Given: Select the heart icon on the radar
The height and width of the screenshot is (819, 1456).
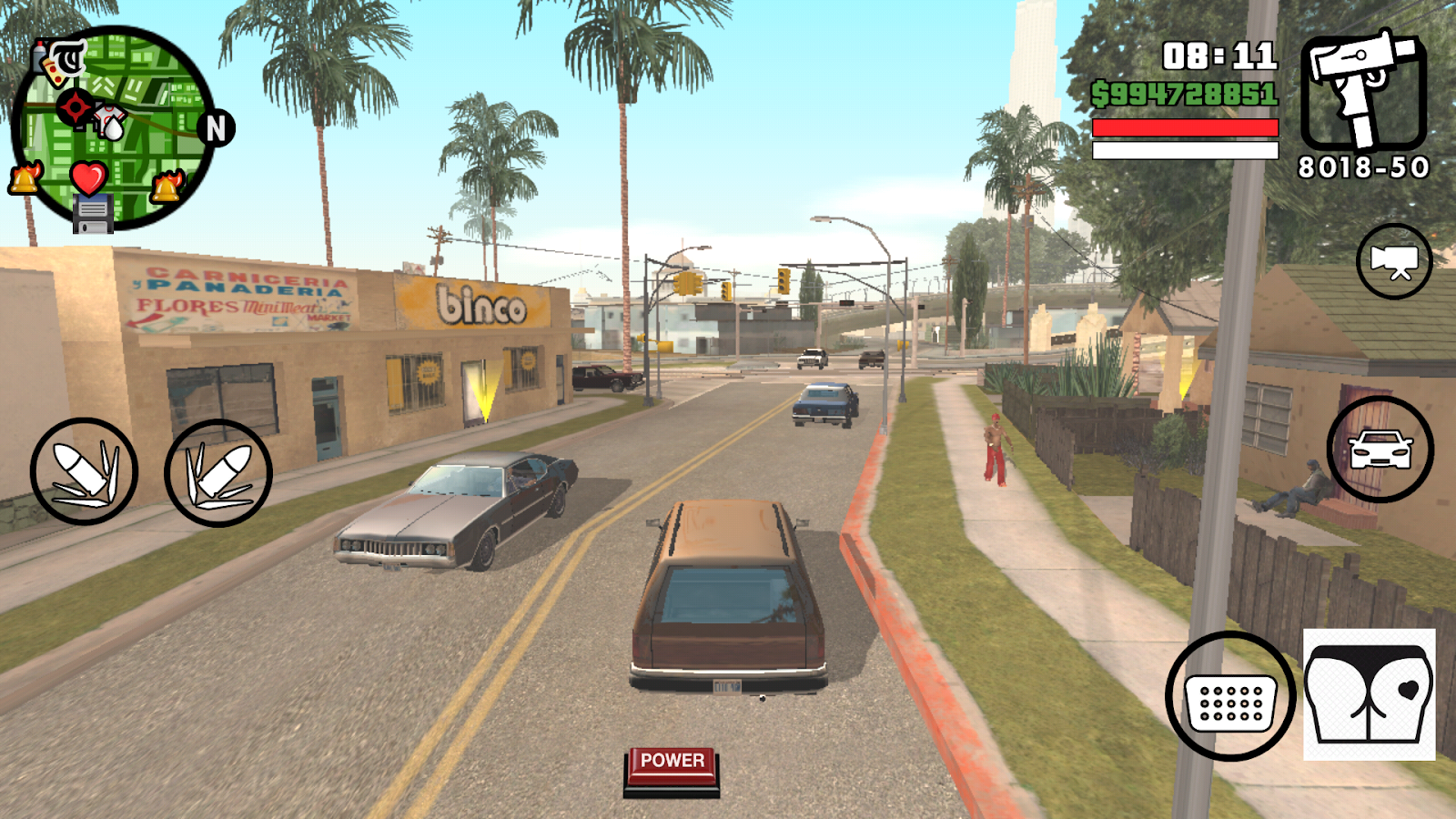Looking at the screenshot, I should (87, 178).
